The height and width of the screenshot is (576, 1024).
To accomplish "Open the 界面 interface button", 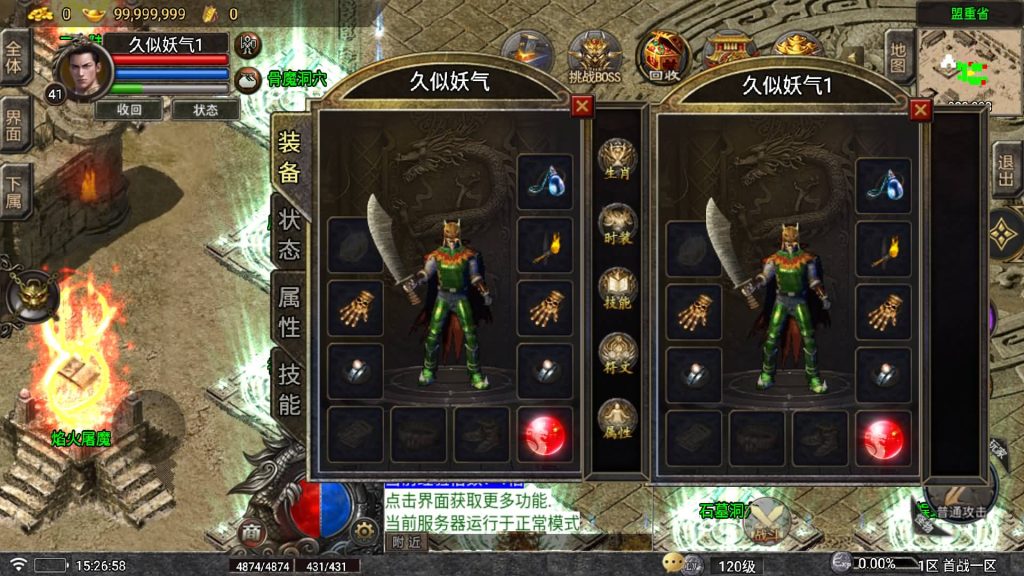I will [15, 125].
